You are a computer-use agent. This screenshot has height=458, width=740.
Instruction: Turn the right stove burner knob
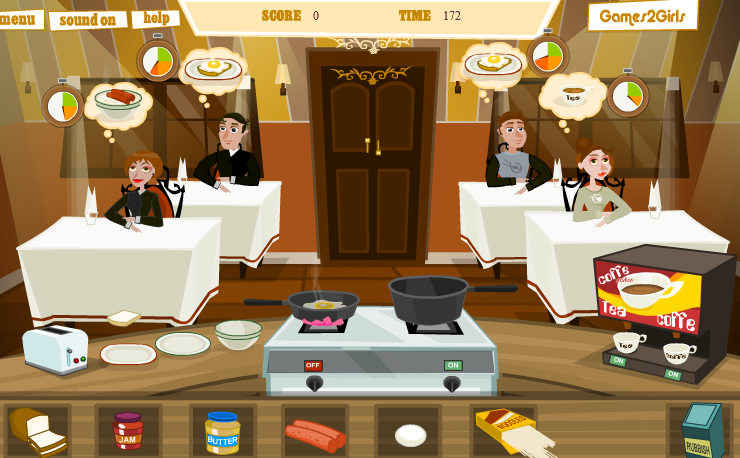point(452,382)
